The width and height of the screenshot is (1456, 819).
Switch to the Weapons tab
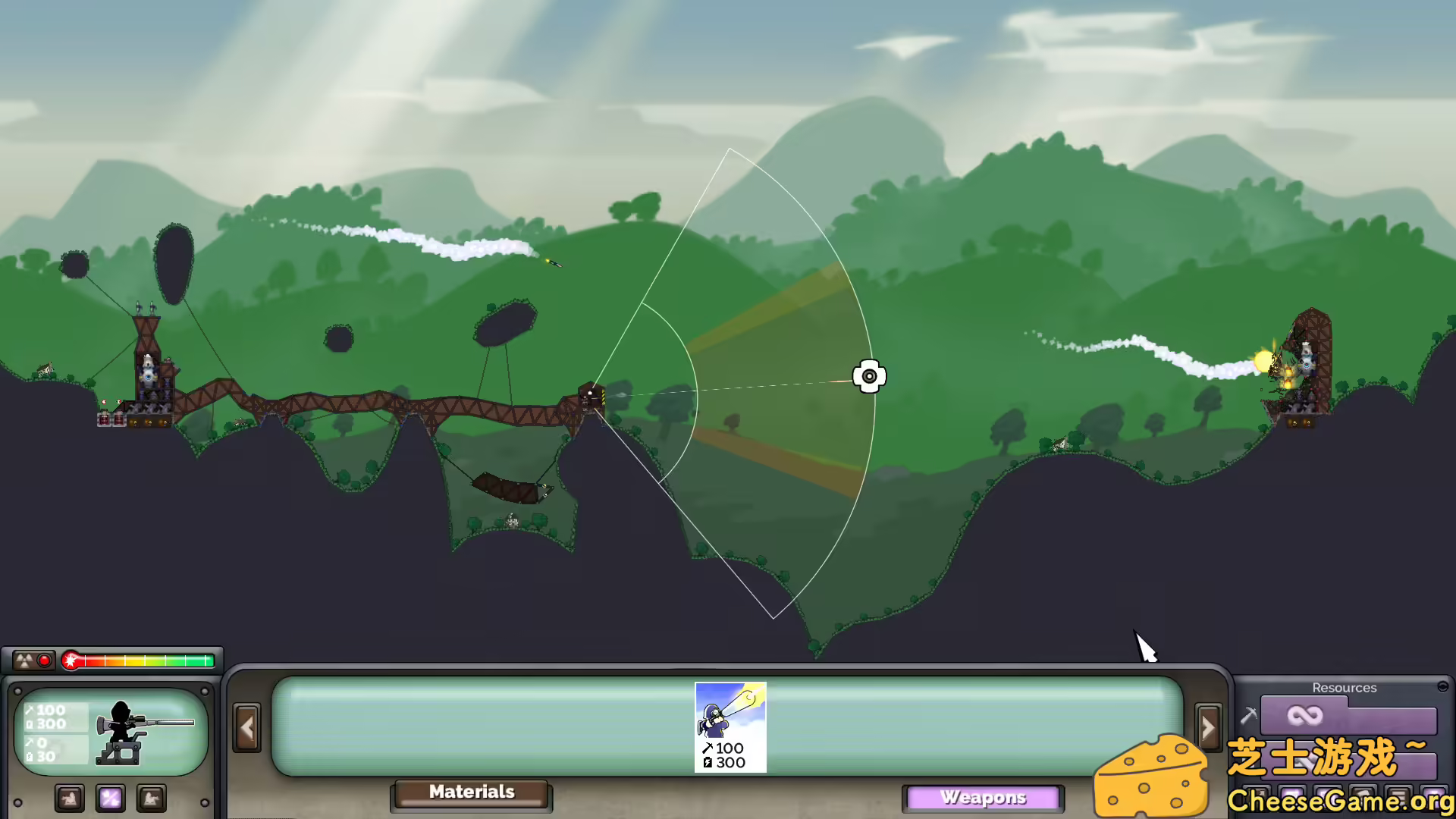984,797
